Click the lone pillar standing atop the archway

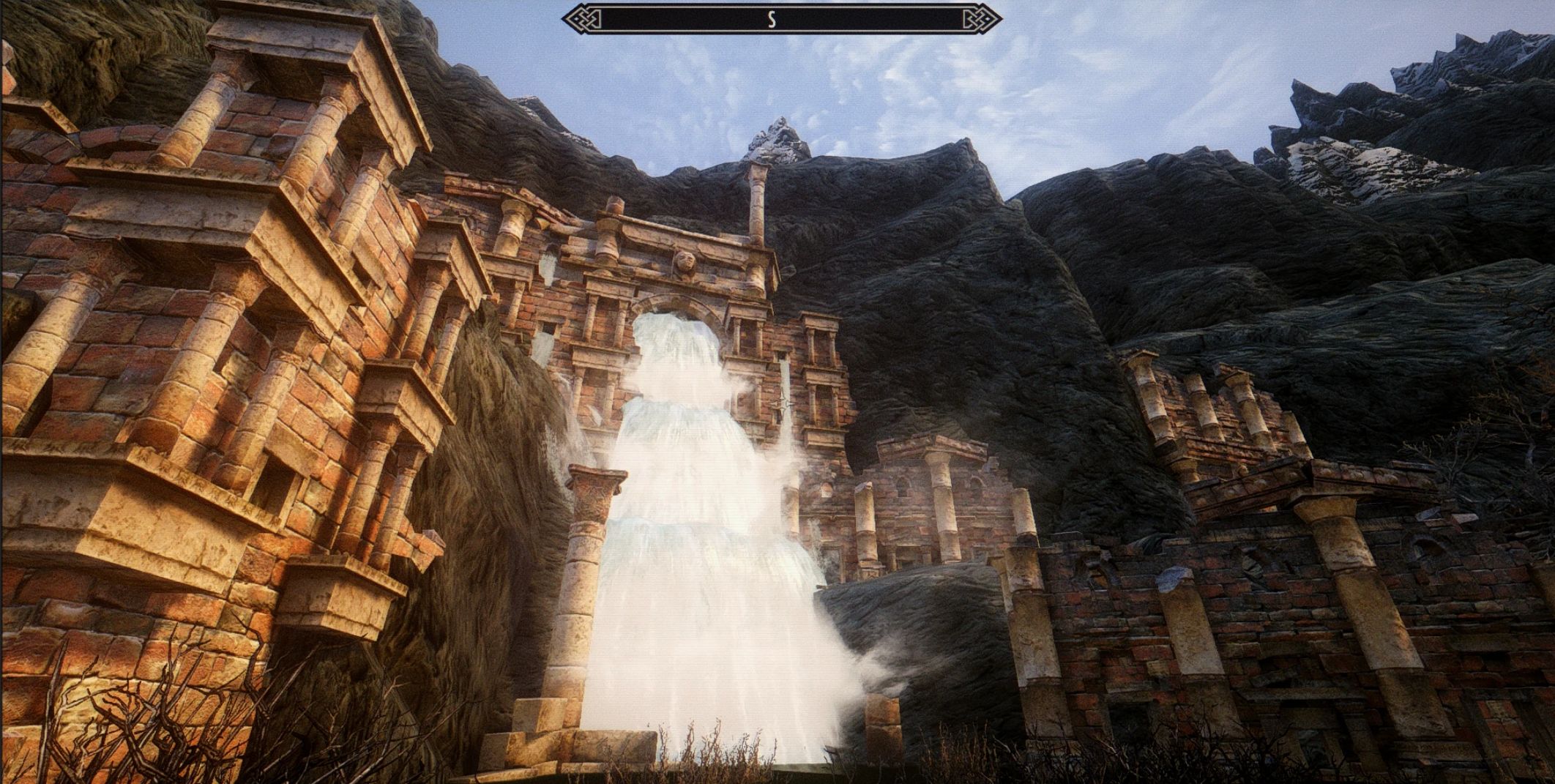pos(758,201)
